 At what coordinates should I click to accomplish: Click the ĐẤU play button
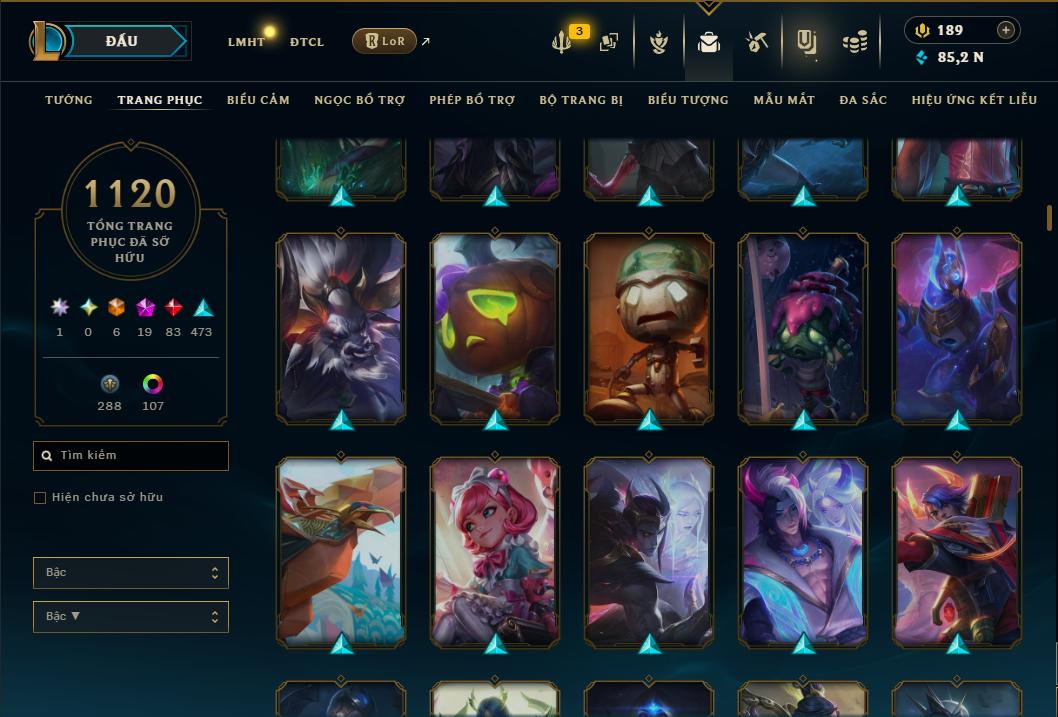click(x=122, y=41)
